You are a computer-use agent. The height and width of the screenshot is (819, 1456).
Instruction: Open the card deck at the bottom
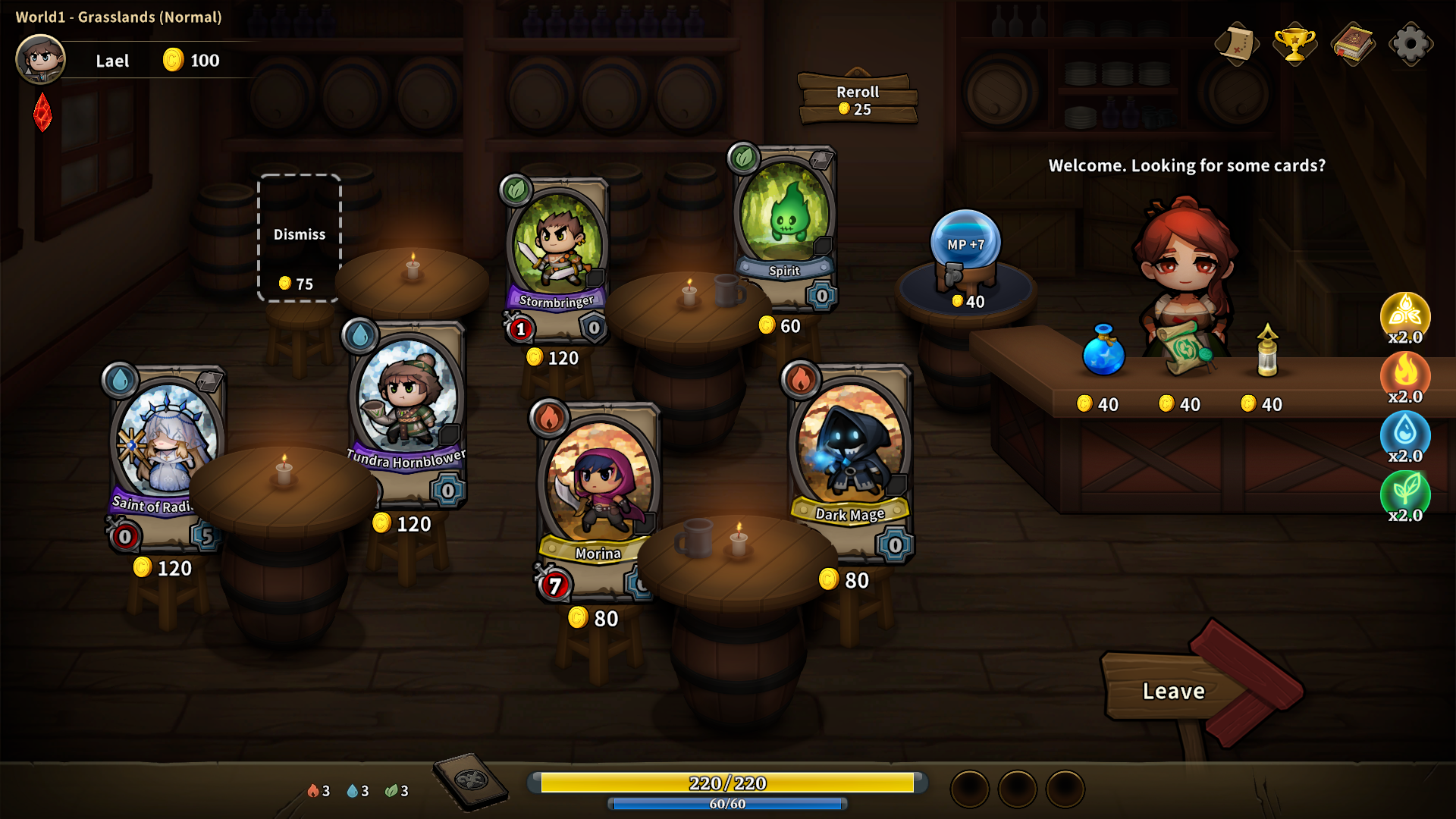pos(471,781)
